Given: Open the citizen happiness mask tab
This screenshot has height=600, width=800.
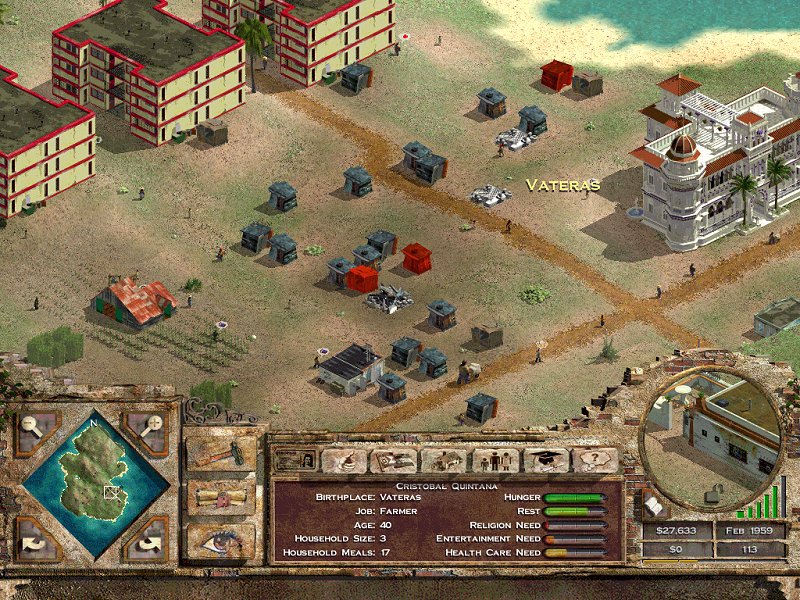Looking at the screenshot, I should click(x=343, y=460).
